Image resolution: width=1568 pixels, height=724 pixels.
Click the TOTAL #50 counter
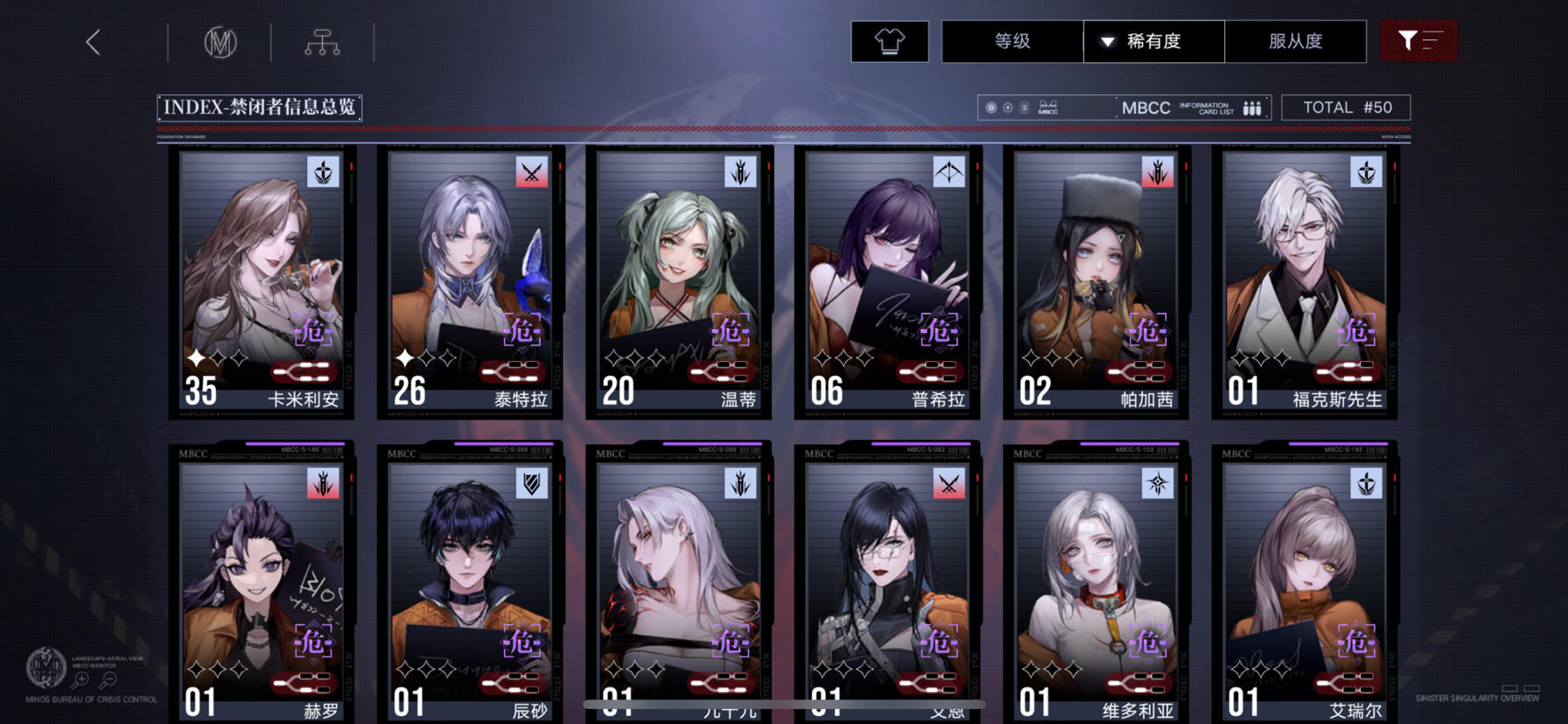click(x=1346, y=107)
